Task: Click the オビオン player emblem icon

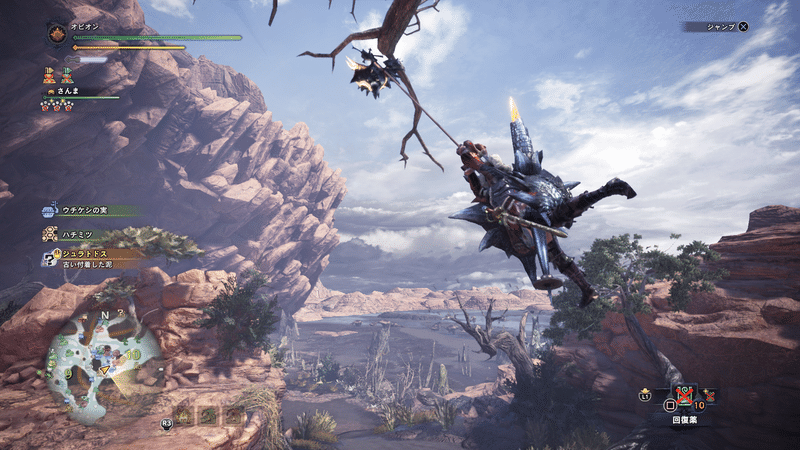Action: pyautogui.click(x=56, y=34)
